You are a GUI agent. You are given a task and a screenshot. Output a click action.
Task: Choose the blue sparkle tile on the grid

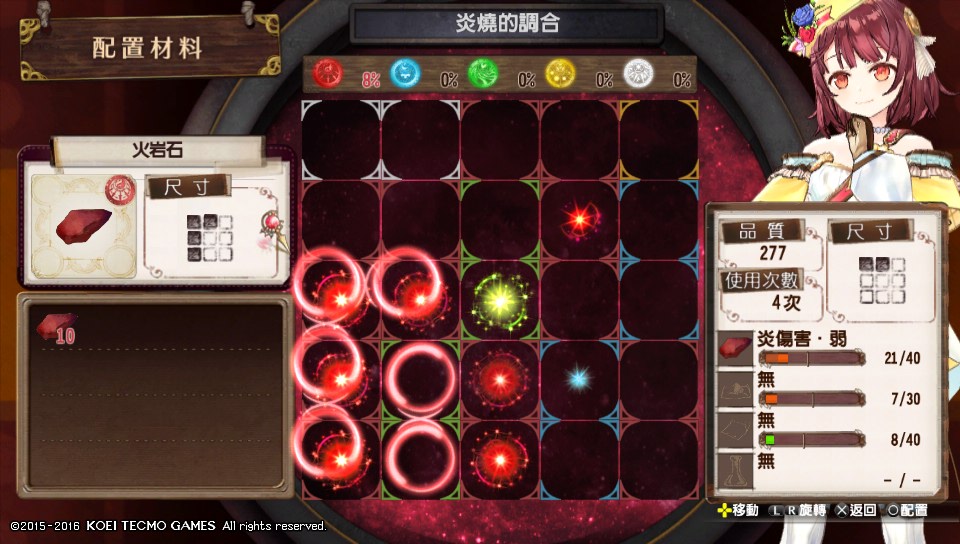coord(578,378)
